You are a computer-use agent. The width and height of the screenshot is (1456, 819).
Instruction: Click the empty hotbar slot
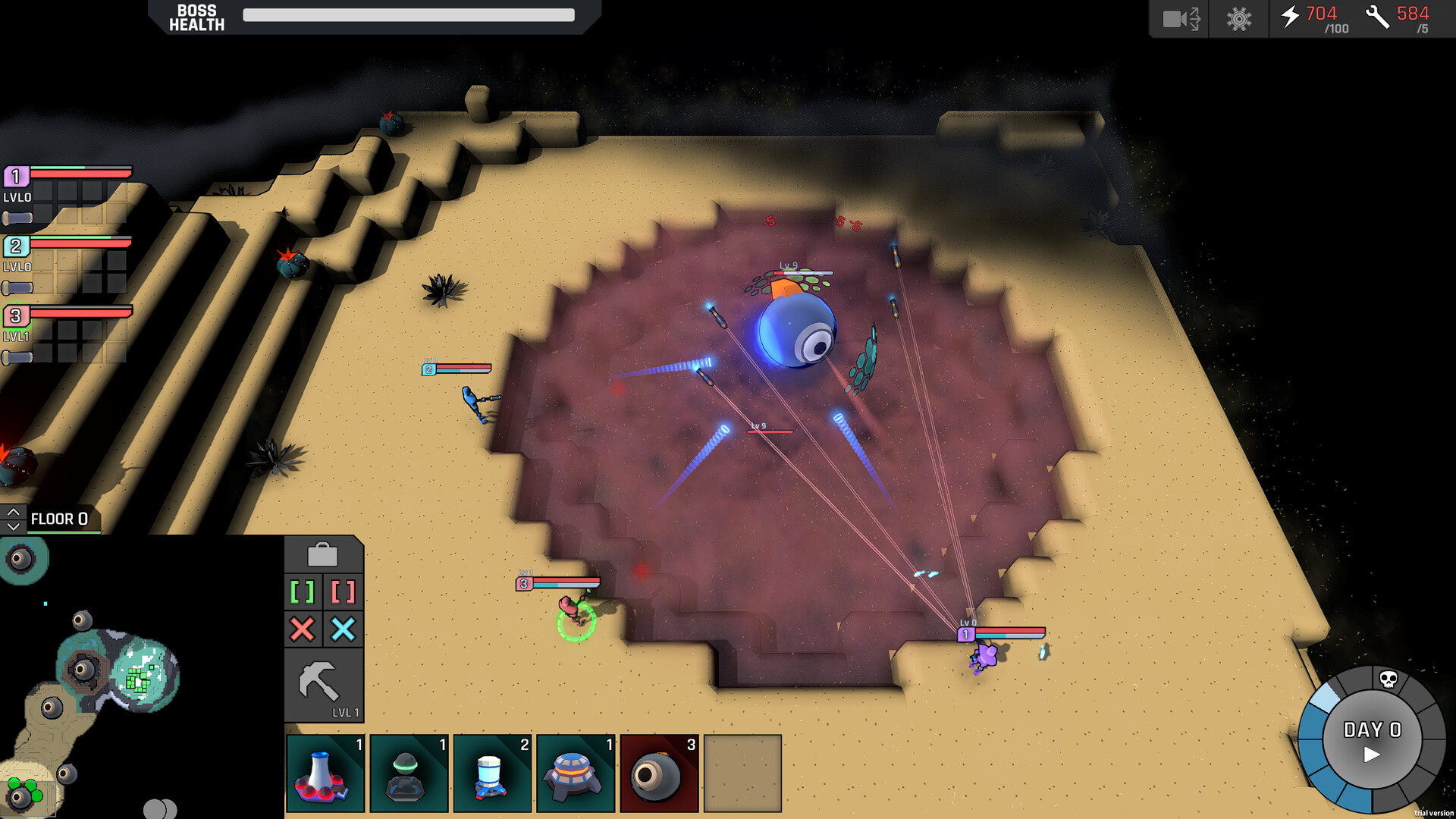click(x=742, y=772)
